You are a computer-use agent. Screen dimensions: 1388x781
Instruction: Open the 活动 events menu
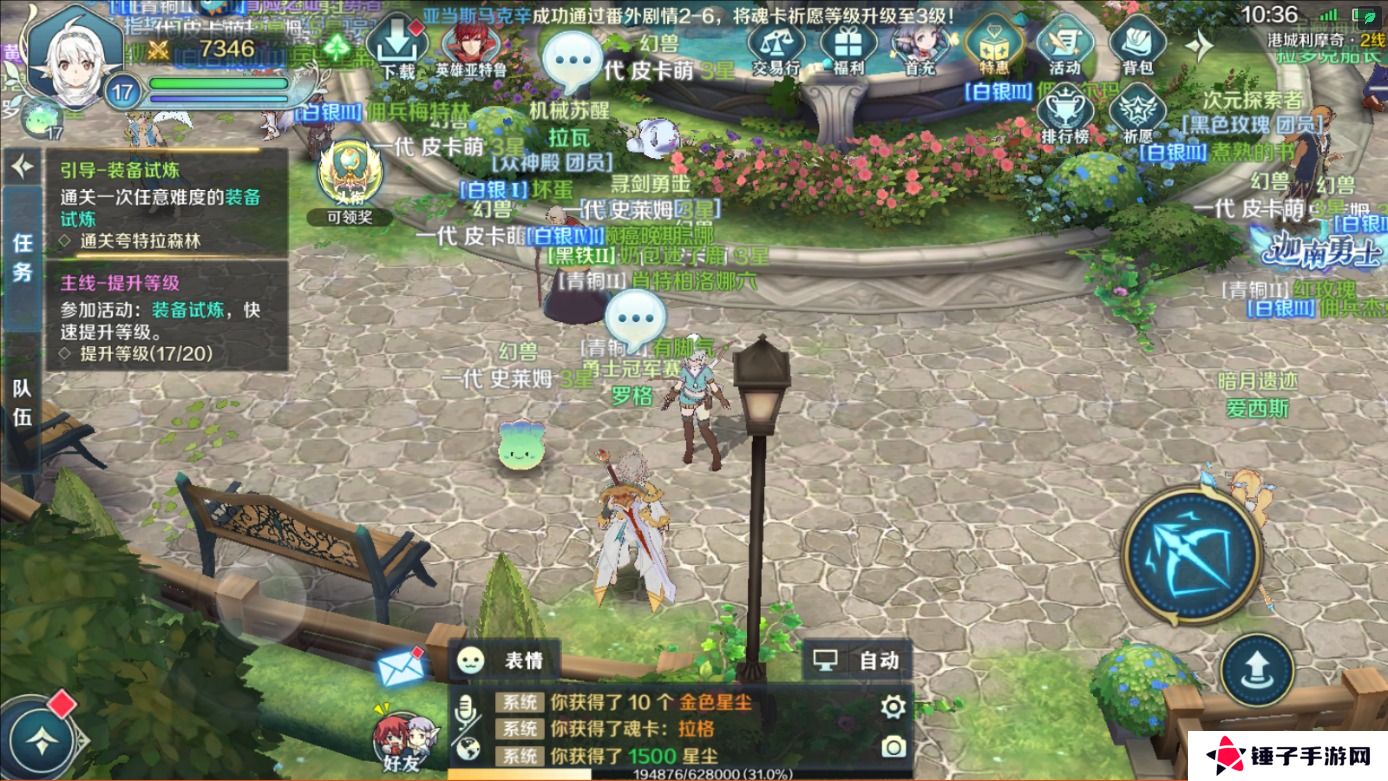click(1065, 47)
